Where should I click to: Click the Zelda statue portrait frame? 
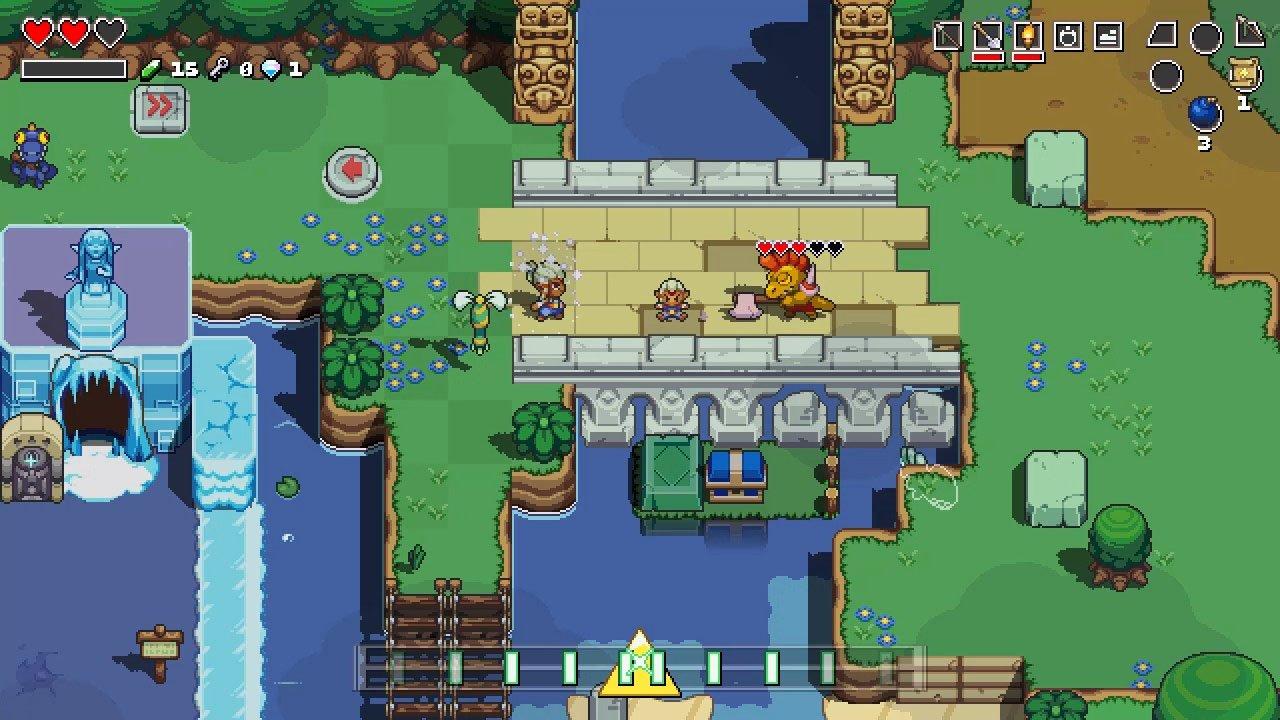[x=95, y=285]
